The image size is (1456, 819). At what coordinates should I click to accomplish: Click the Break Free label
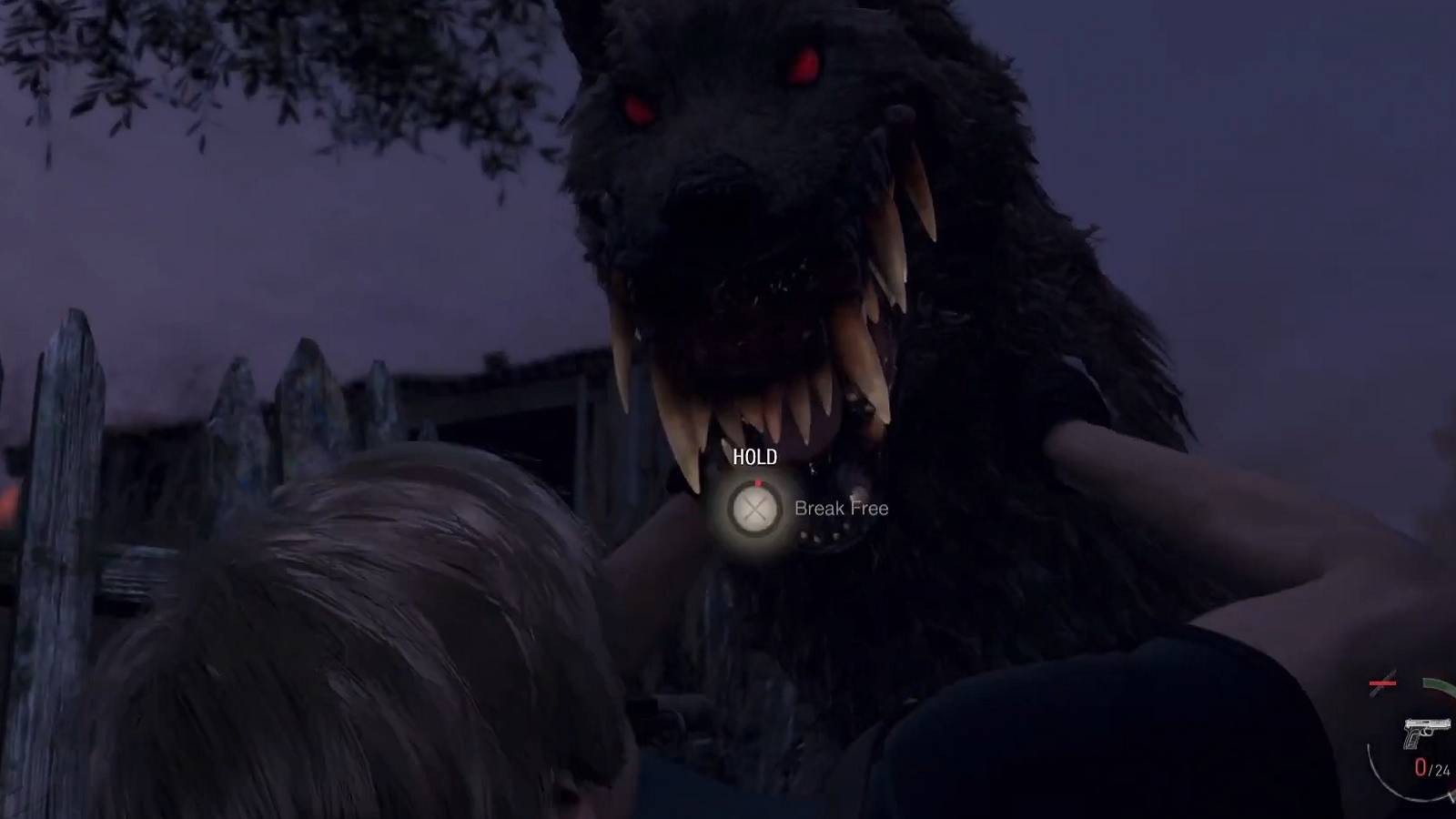click(842, 509)
